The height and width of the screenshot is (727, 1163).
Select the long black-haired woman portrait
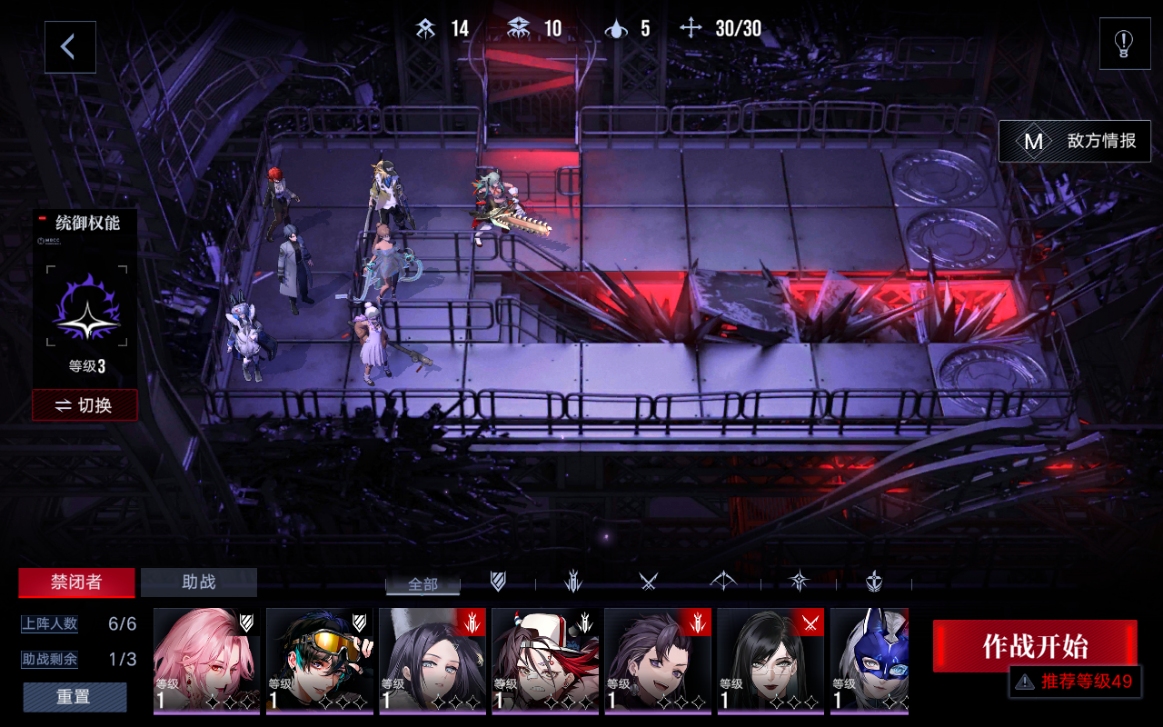pyautogui.click(x=771, y=660)
